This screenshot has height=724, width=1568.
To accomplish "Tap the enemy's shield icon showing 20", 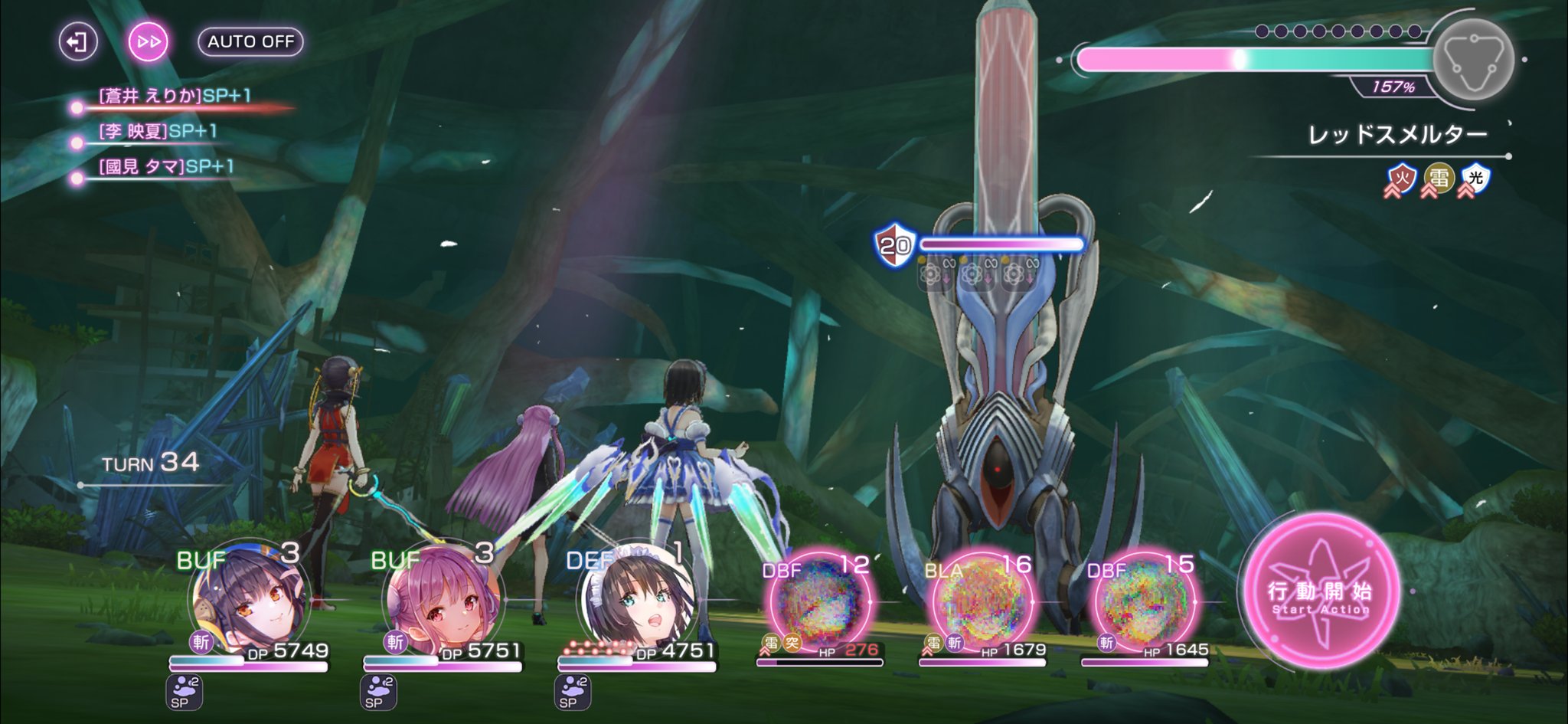I will tap(894, 245).
